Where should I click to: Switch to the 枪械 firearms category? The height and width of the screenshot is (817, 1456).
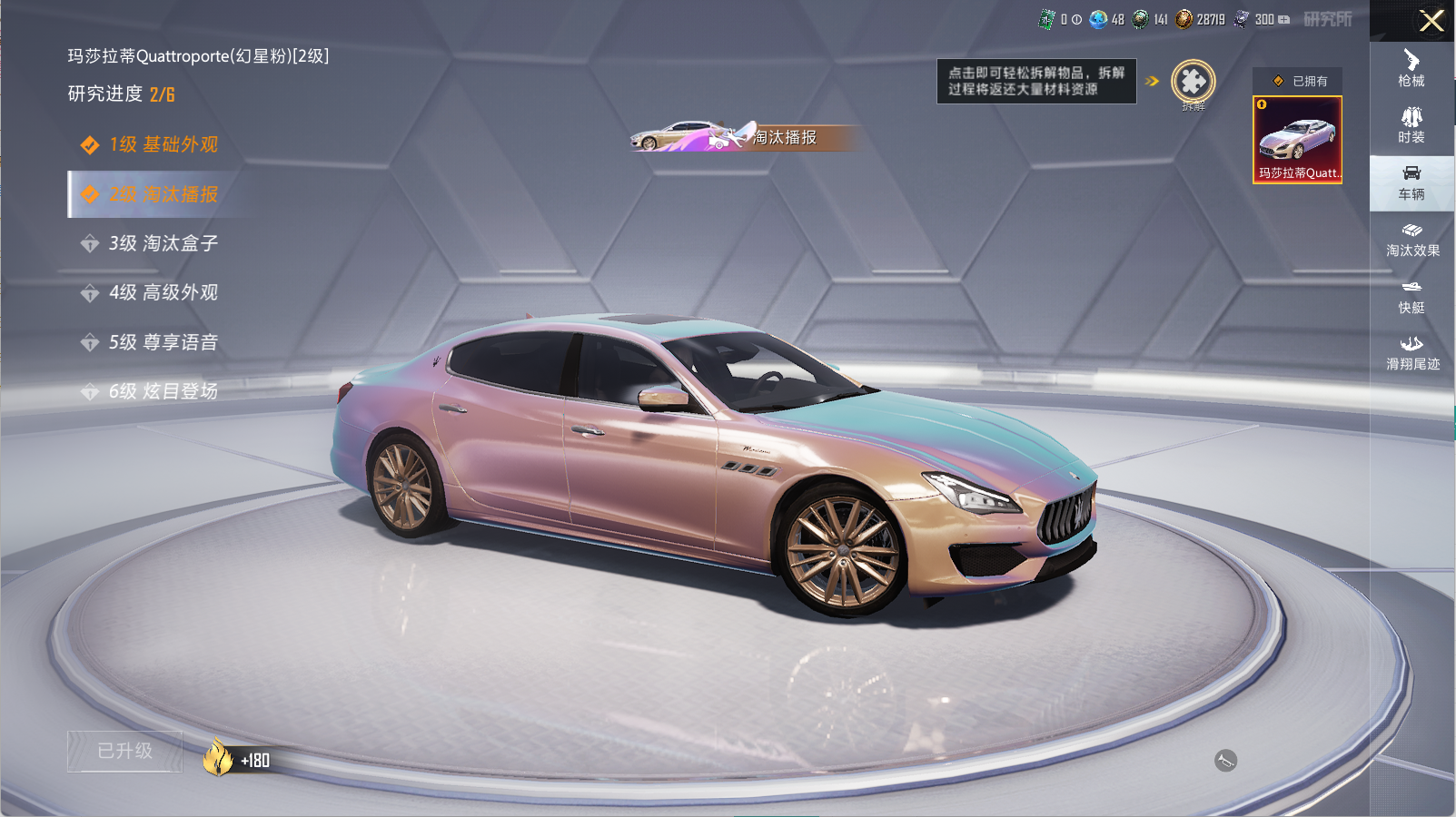pyautogui.click(x=1411, y=68)
